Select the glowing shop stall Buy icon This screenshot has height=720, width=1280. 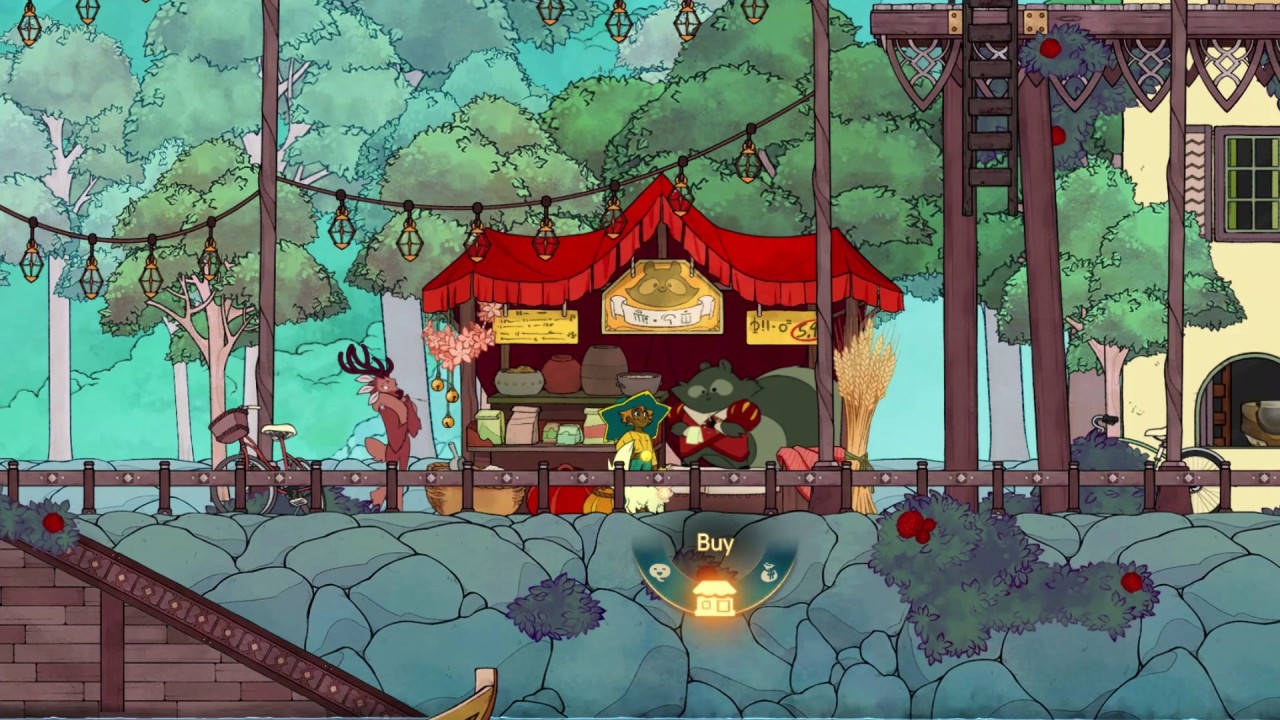click(714, 595)
